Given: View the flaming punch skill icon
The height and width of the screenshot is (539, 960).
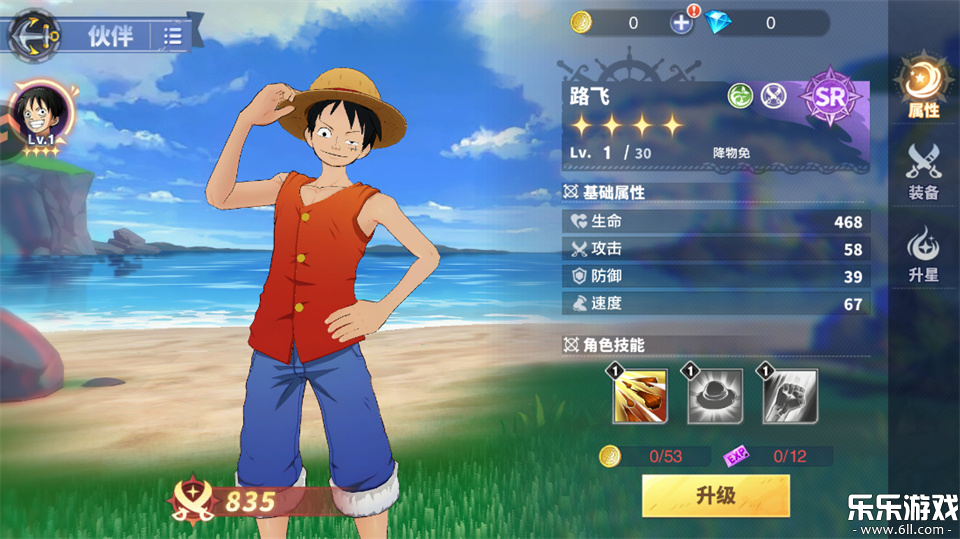Looking at the screenshot, I should coord(641,397).
